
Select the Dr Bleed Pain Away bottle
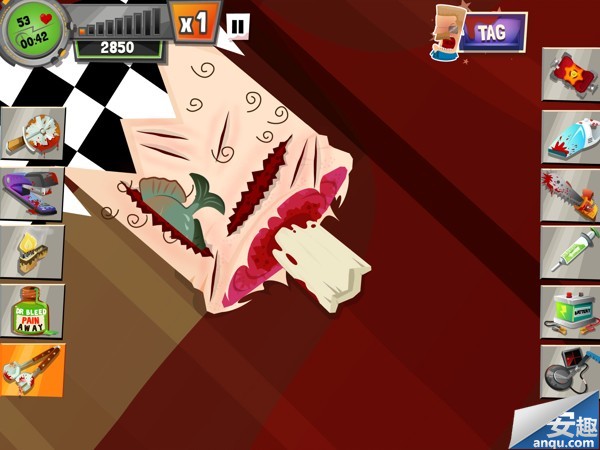(32, 310)
